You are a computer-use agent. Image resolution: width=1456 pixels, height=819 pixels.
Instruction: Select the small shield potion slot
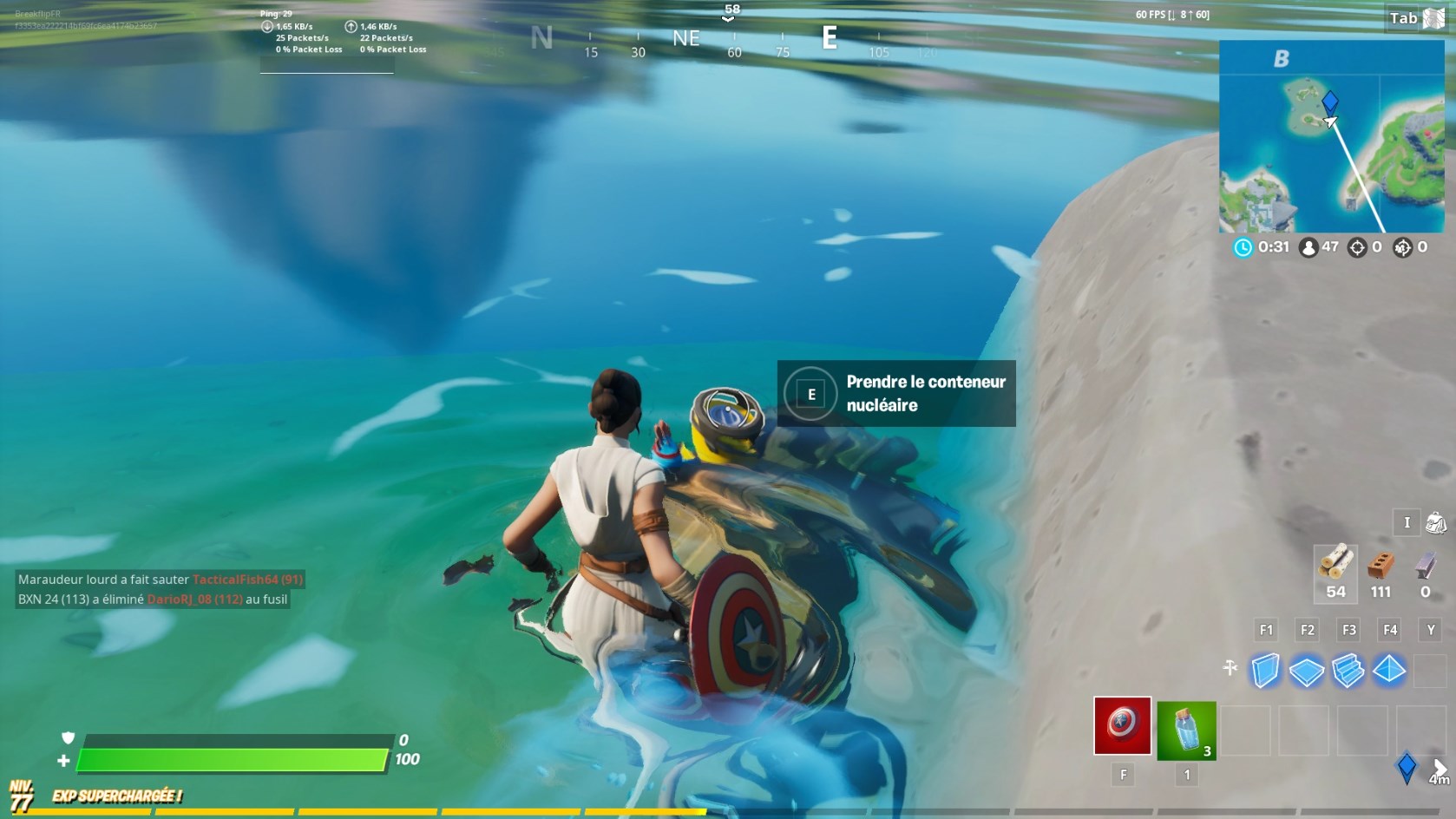coord(1186,731)
